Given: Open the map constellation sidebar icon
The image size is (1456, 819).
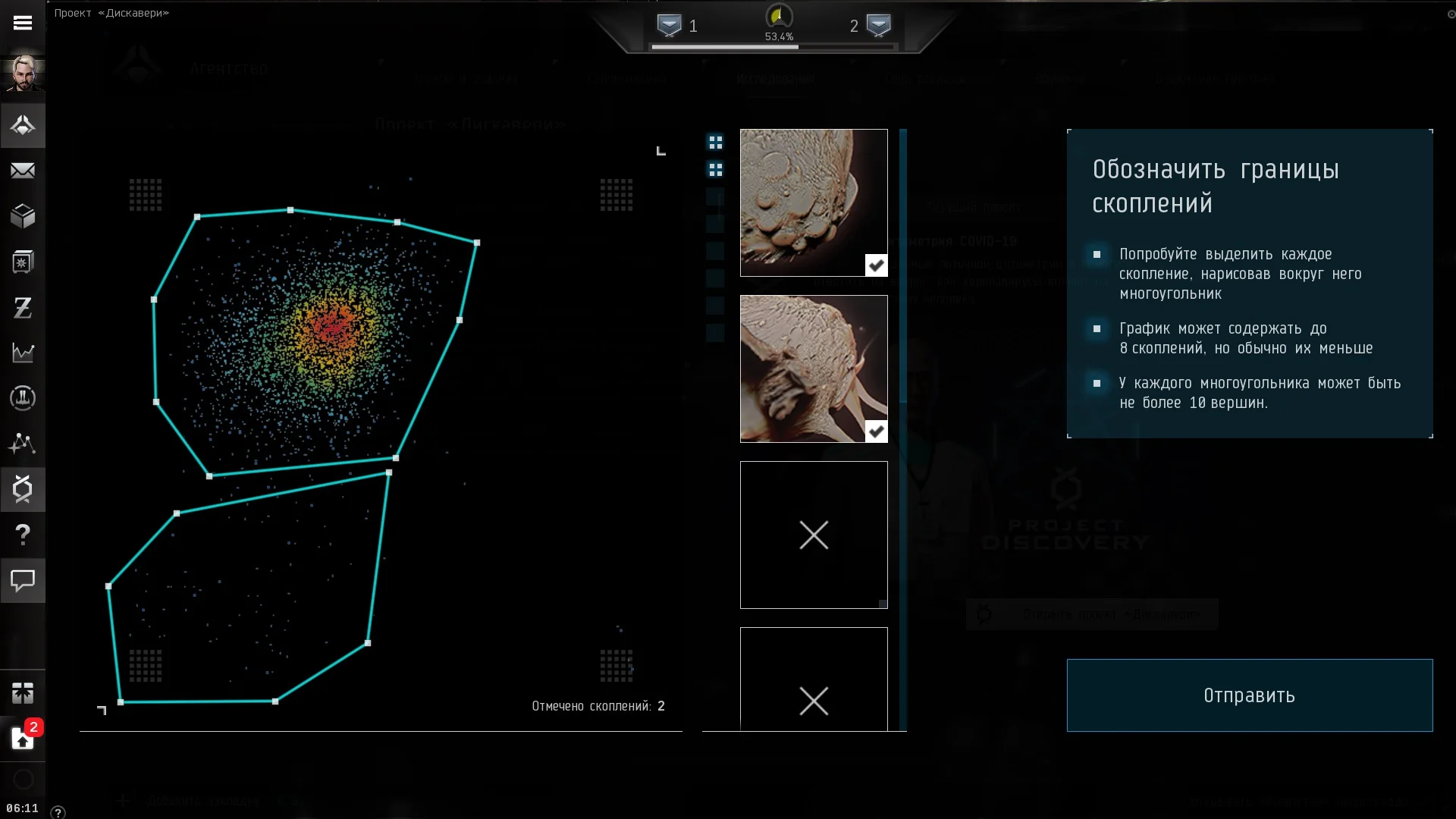Looking at the screenshot, I should (23, 444).
